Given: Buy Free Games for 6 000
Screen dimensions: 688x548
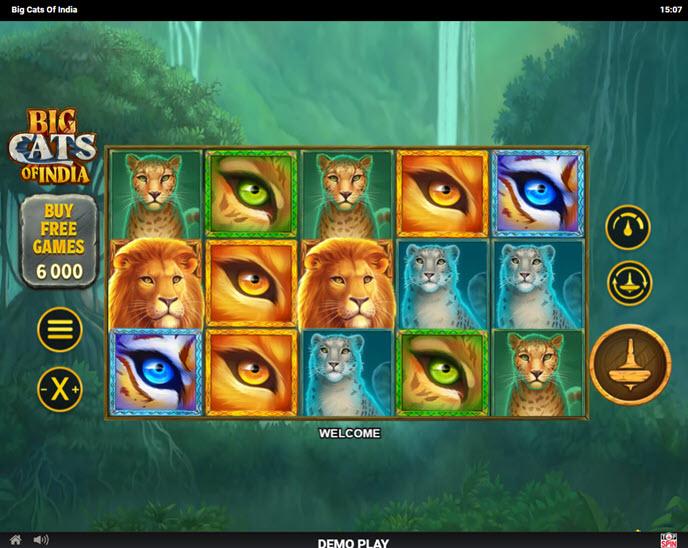Looking at the screenshot, I should pyautogui.click(x=59, y=241).
